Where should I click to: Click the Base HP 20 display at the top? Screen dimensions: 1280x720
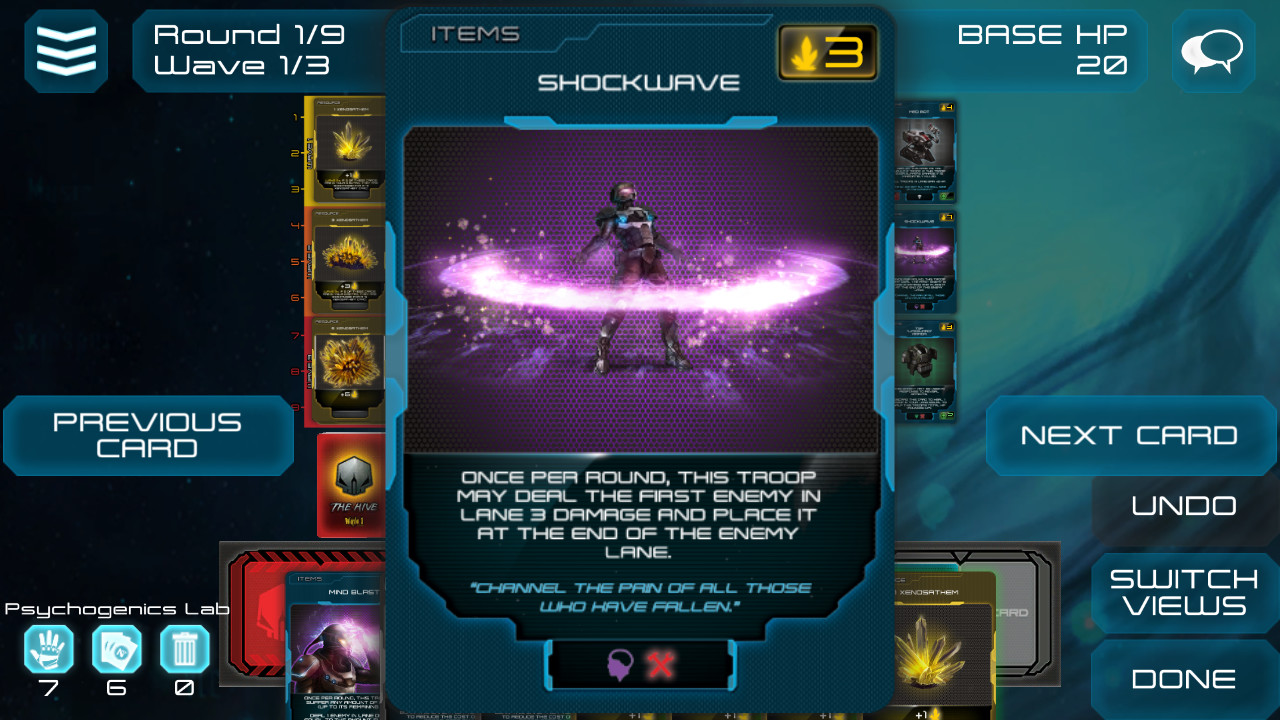1044,47
